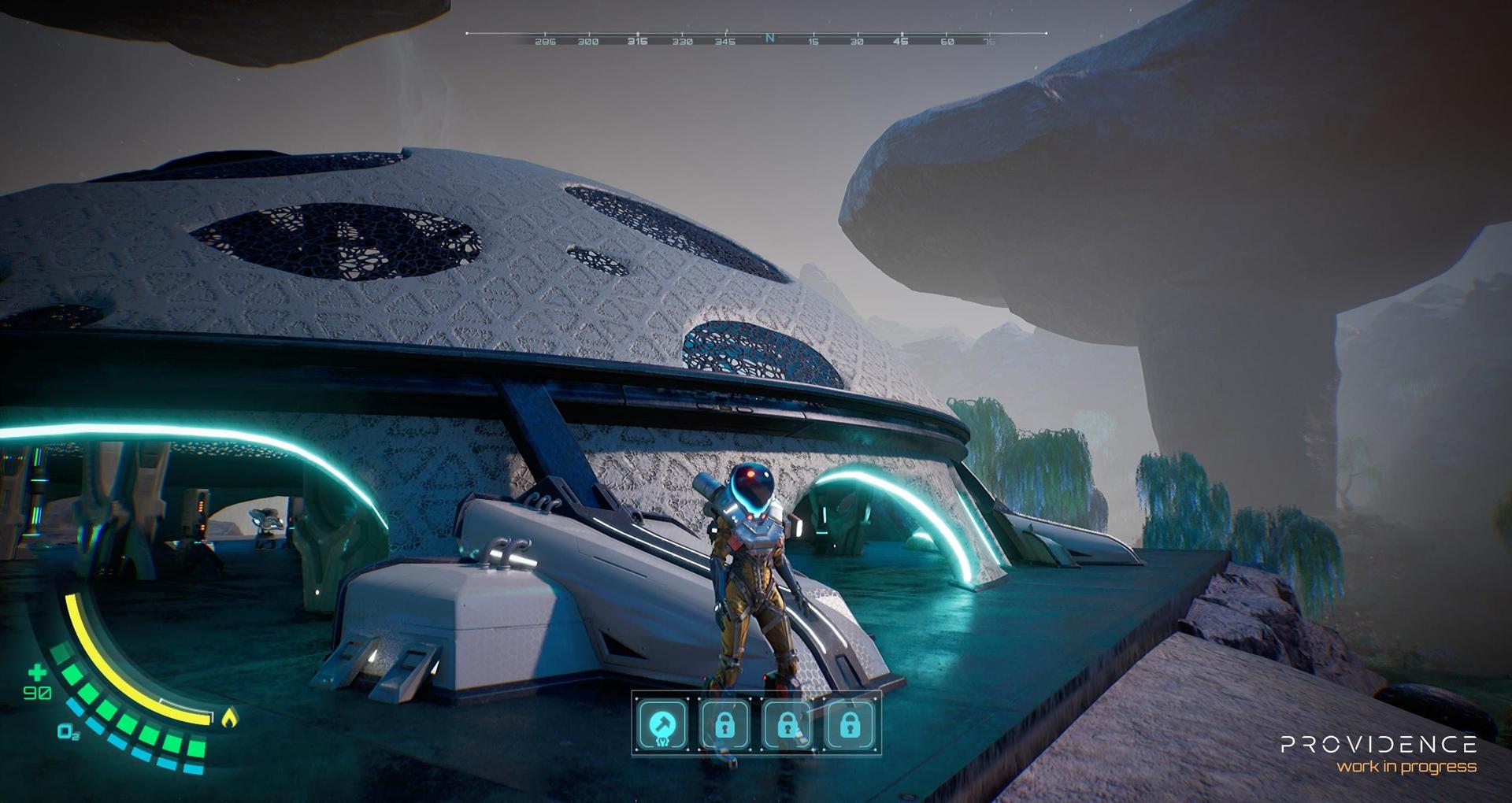The image size is (1512, 803).
Task: Click the N marker on the compass
Action: pos(769,35)
